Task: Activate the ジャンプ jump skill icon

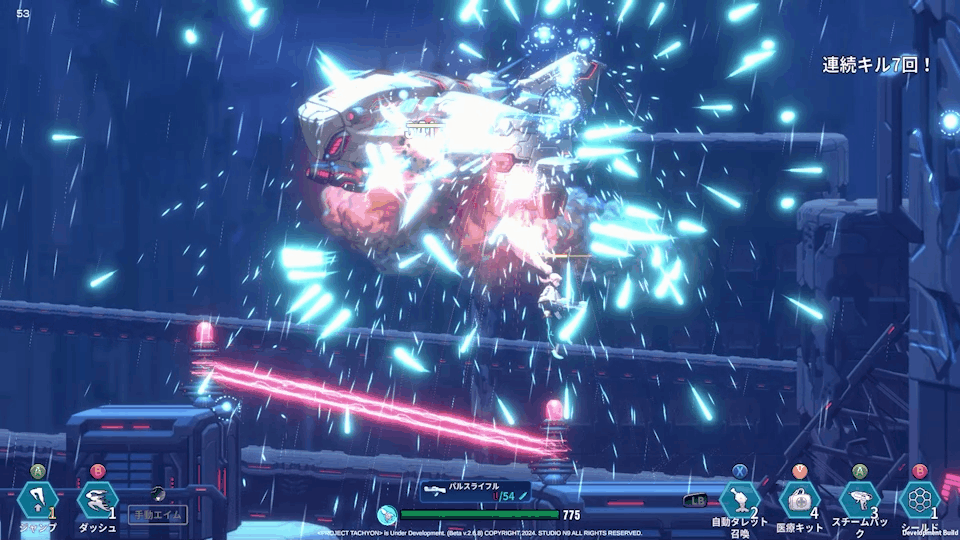Action: [x=37, y=500]
